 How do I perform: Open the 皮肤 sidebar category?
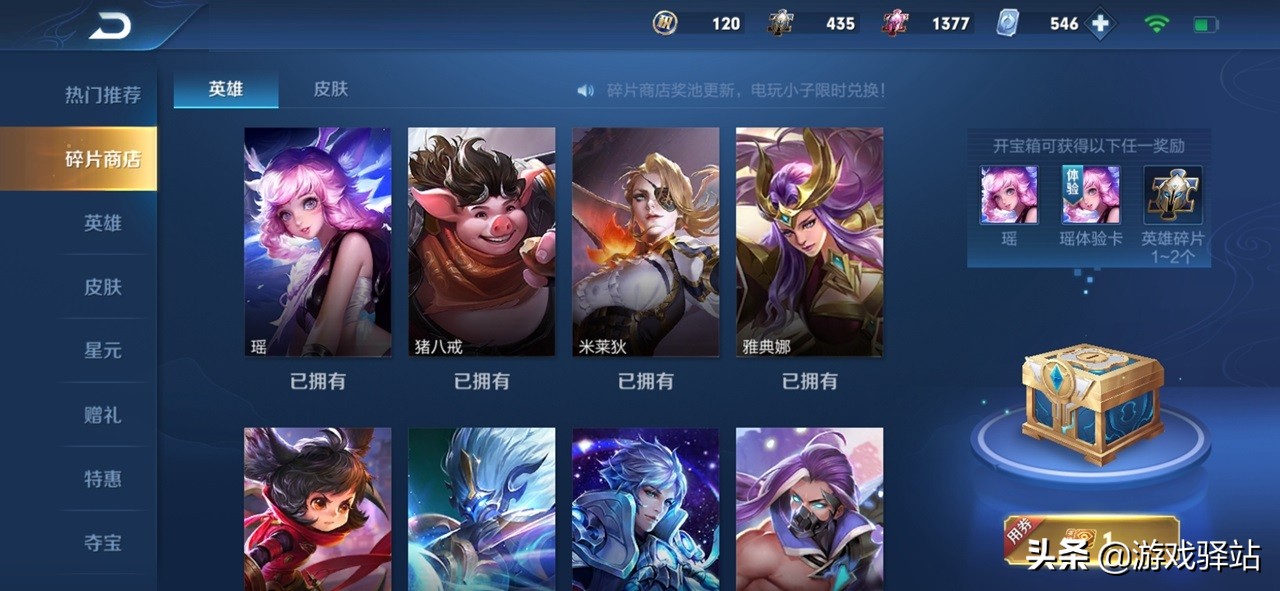(x=103, y=287)
